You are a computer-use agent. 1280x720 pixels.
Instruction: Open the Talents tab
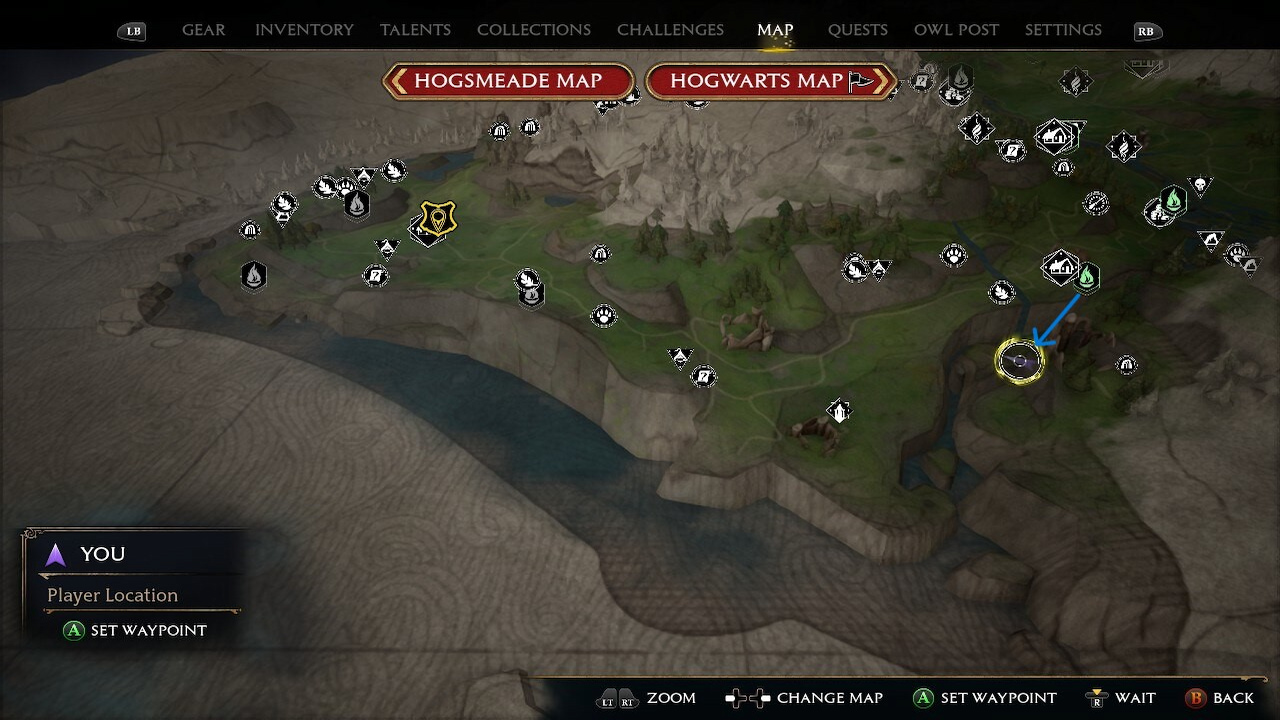[x=415, y=30]
